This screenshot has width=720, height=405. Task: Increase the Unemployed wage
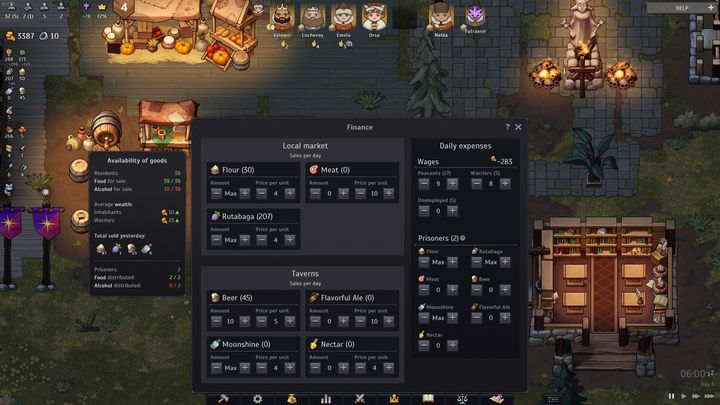tap(453, 212)
